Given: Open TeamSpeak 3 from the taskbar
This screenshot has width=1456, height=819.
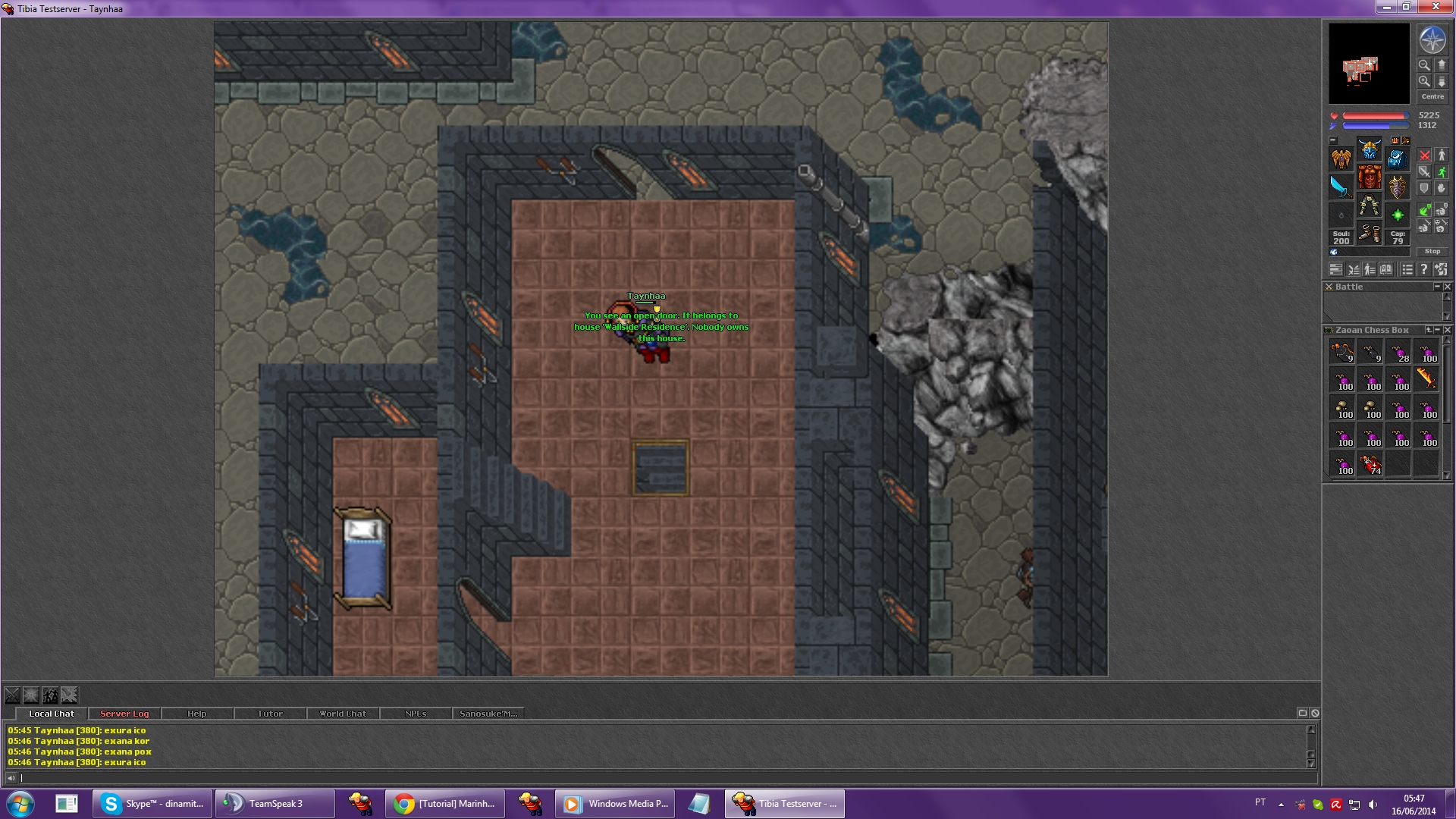Looking at the screenshot, I should click(275, 803).
